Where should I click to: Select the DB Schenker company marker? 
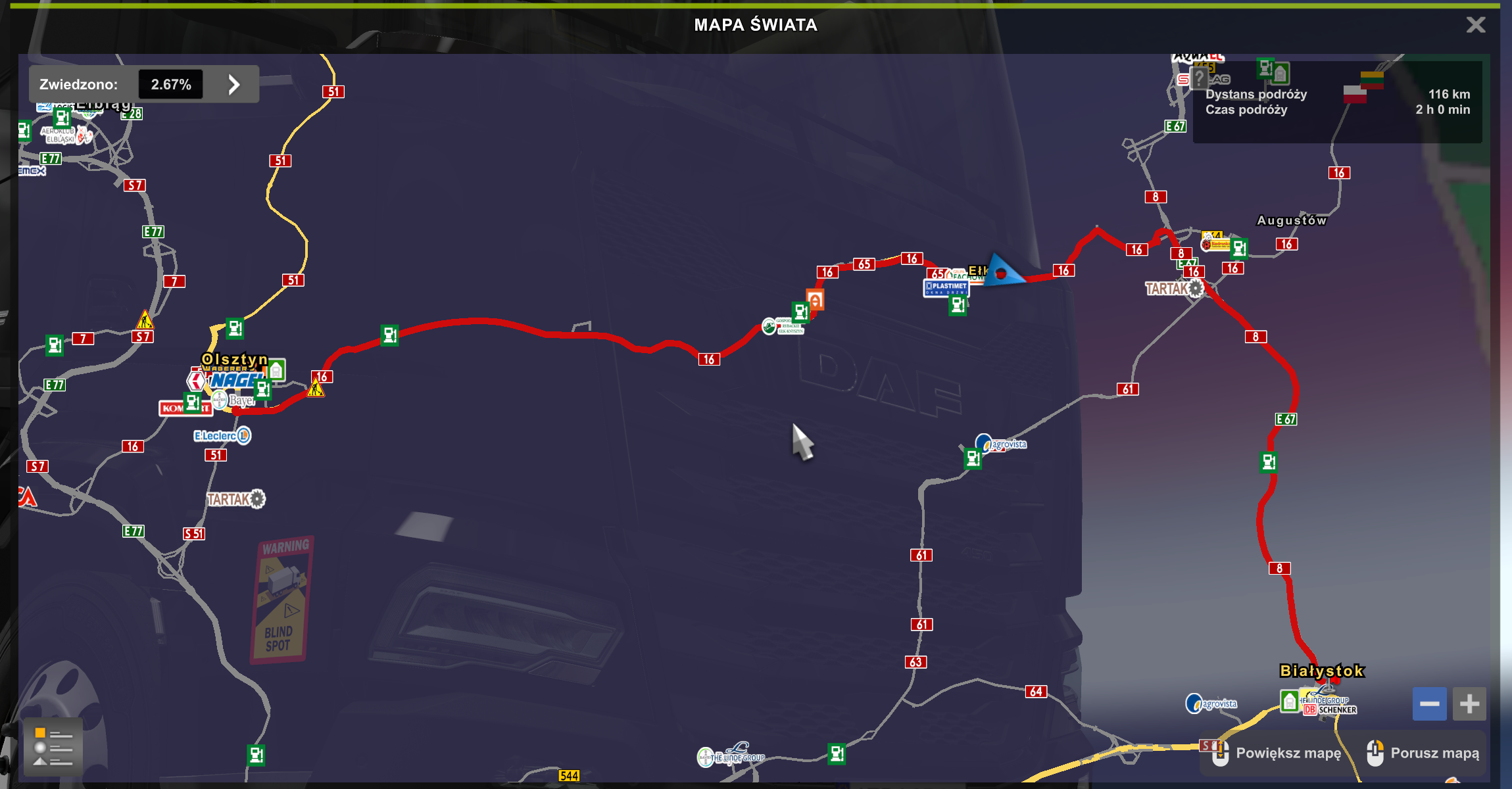tap(1330, 710)
